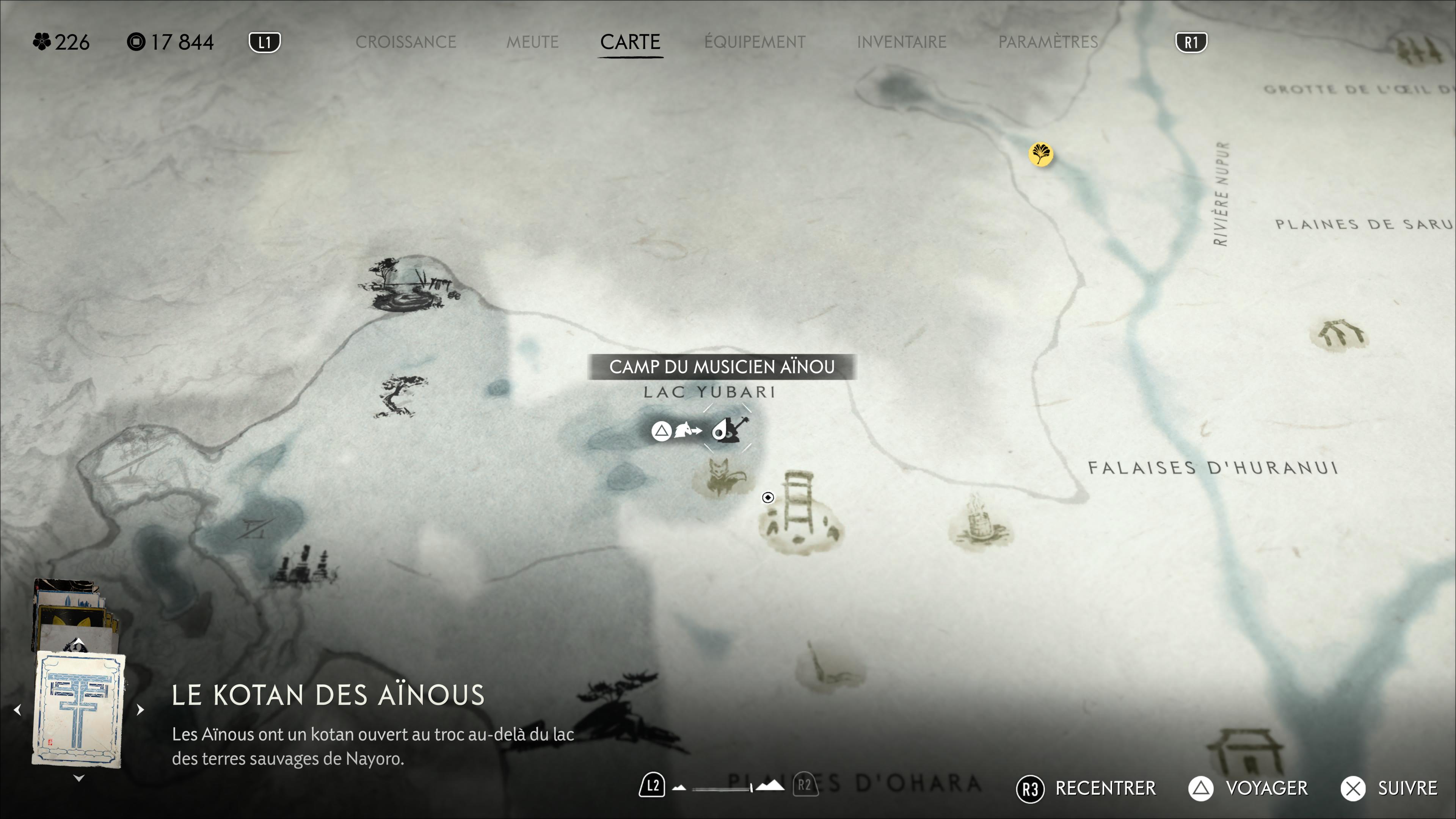1456x819 pixels.
Task: Go to the Équipement tab
Action: [755, 42]
